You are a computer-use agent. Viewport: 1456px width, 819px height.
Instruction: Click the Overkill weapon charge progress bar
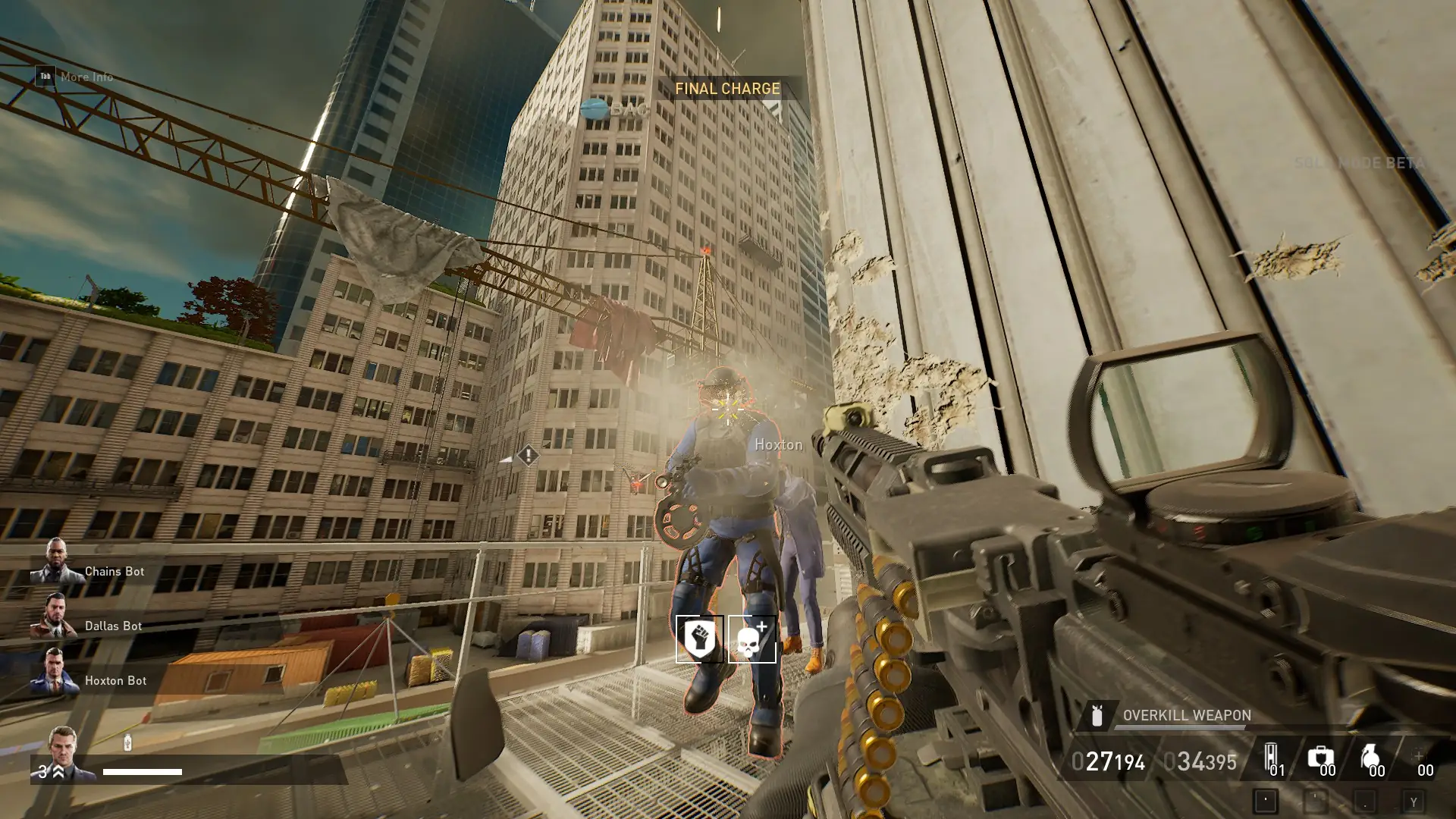pos(1179,727)
